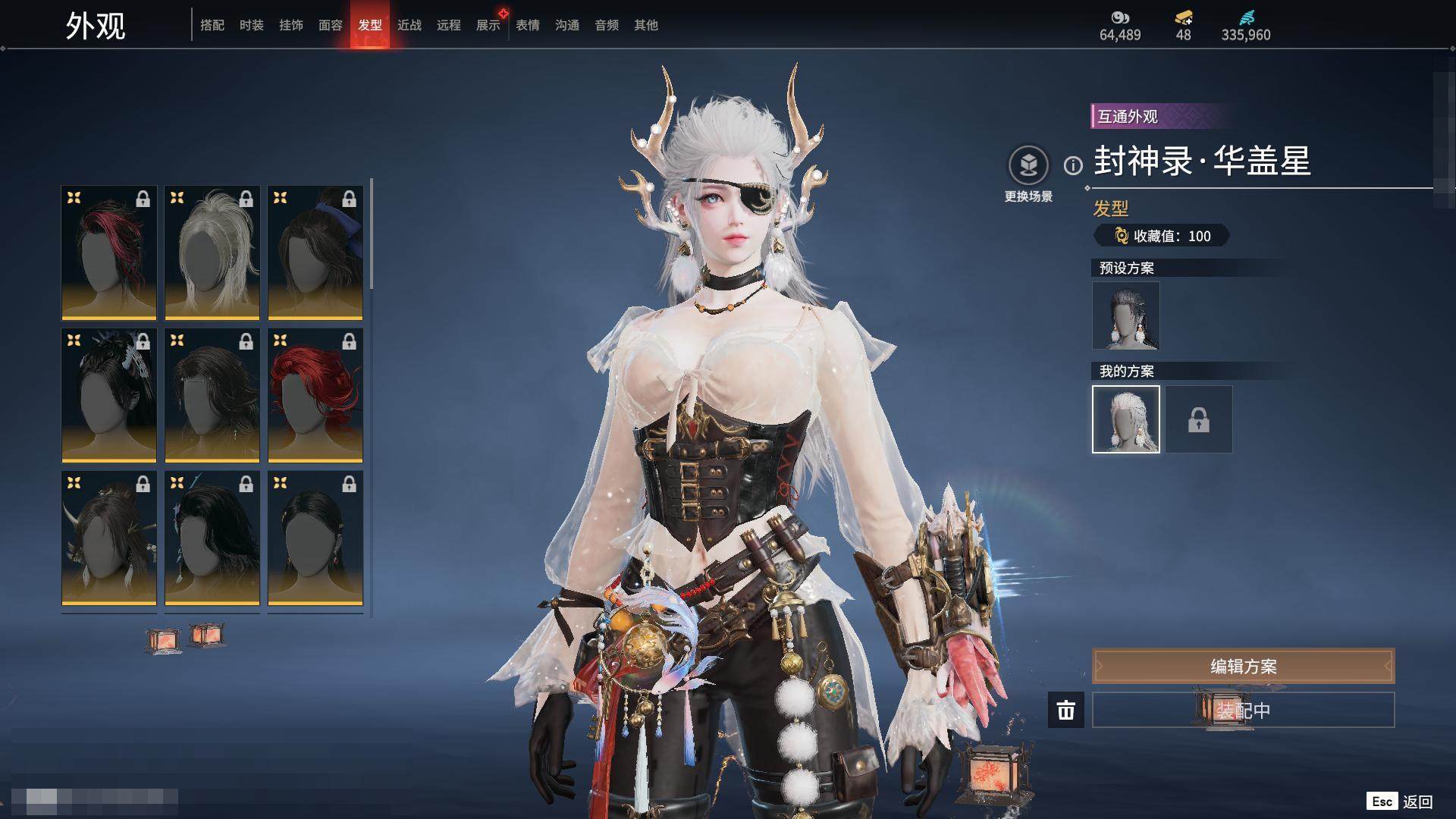Screen dimensions: 1456x819
Task: Click the locked 我的方案 scheme slot
Action: coord(1199,419)
